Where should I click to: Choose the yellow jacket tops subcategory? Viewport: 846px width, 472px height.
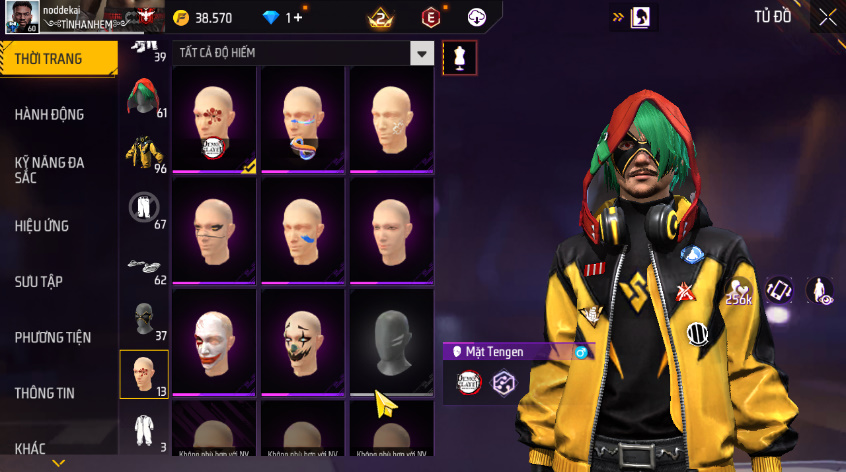pos(143,152)
